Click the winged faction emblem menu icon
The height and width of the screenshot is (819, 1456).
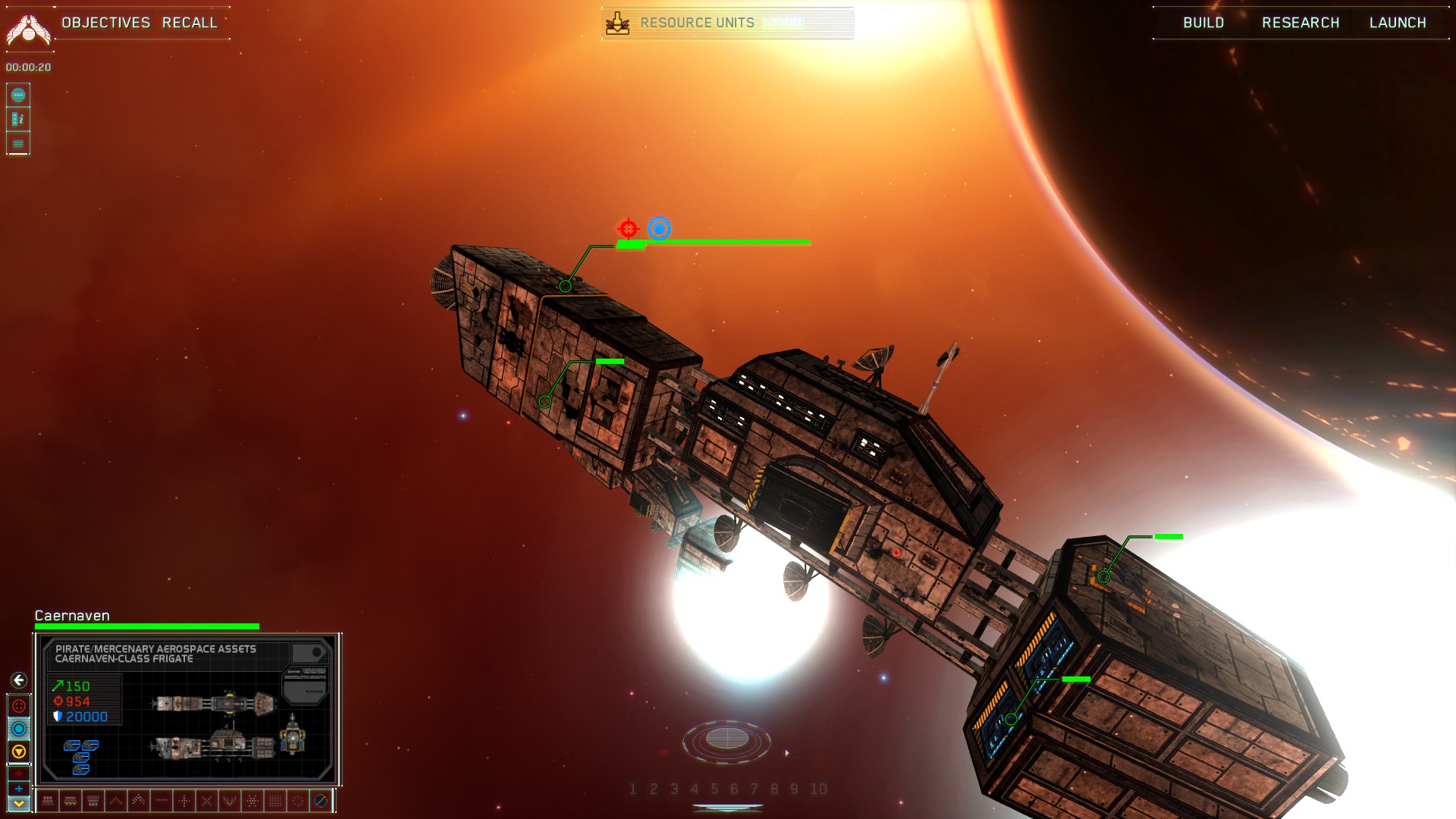[28, 29]
